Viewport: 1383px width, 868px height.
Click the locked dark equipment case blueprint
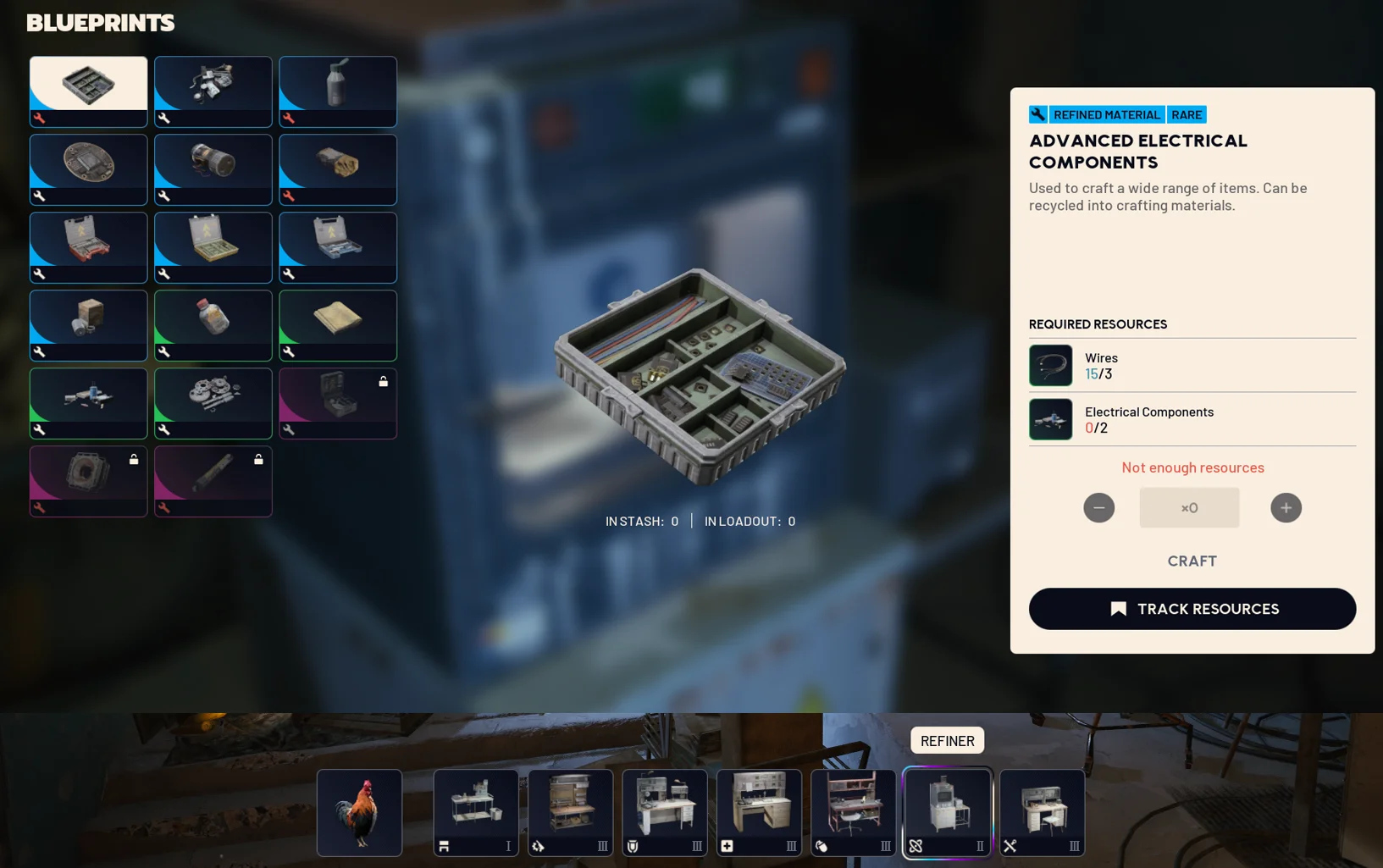point(337,403)
